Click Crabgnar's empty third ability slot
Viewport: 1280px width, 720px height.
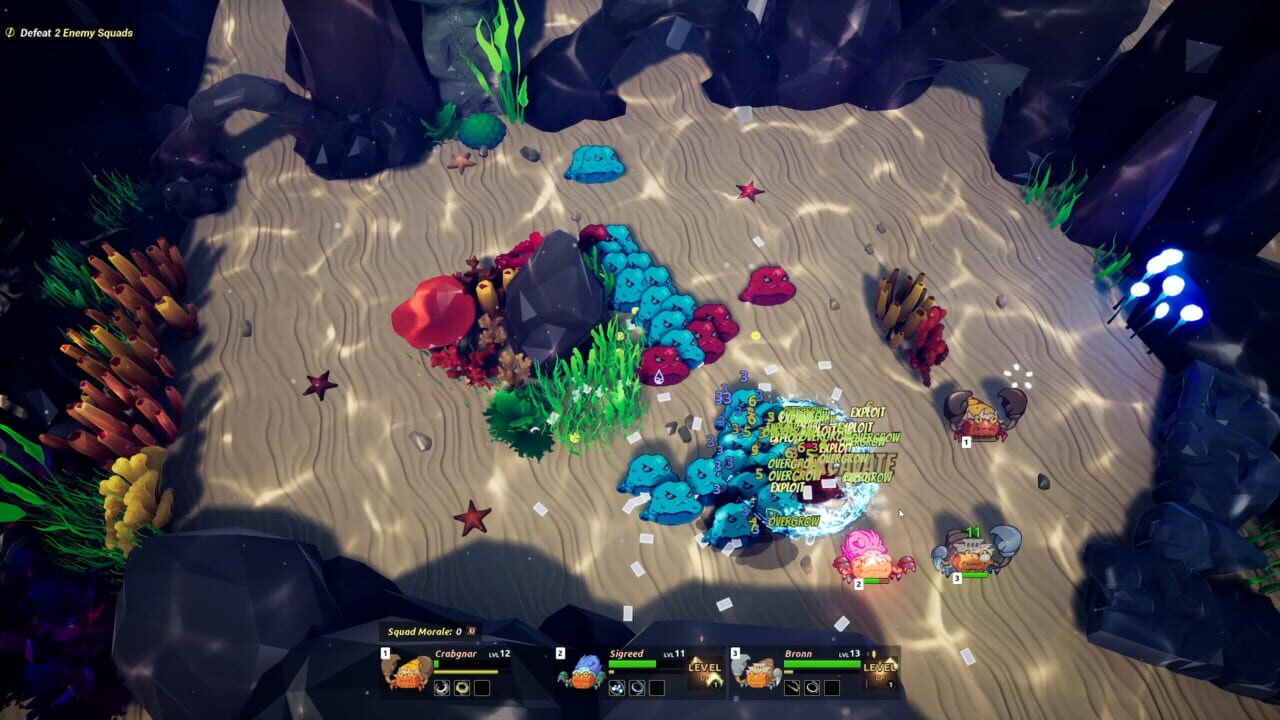coord(480,687)
